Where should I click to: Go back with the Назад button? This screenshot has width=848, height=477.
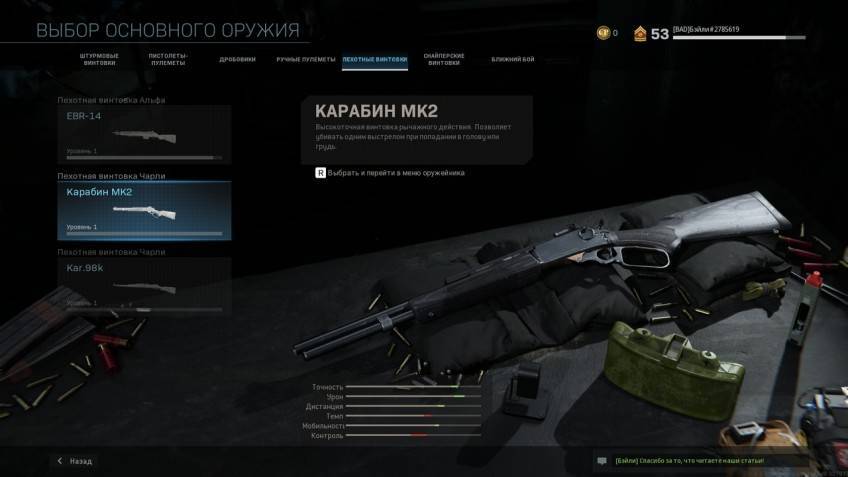point(75,461)
